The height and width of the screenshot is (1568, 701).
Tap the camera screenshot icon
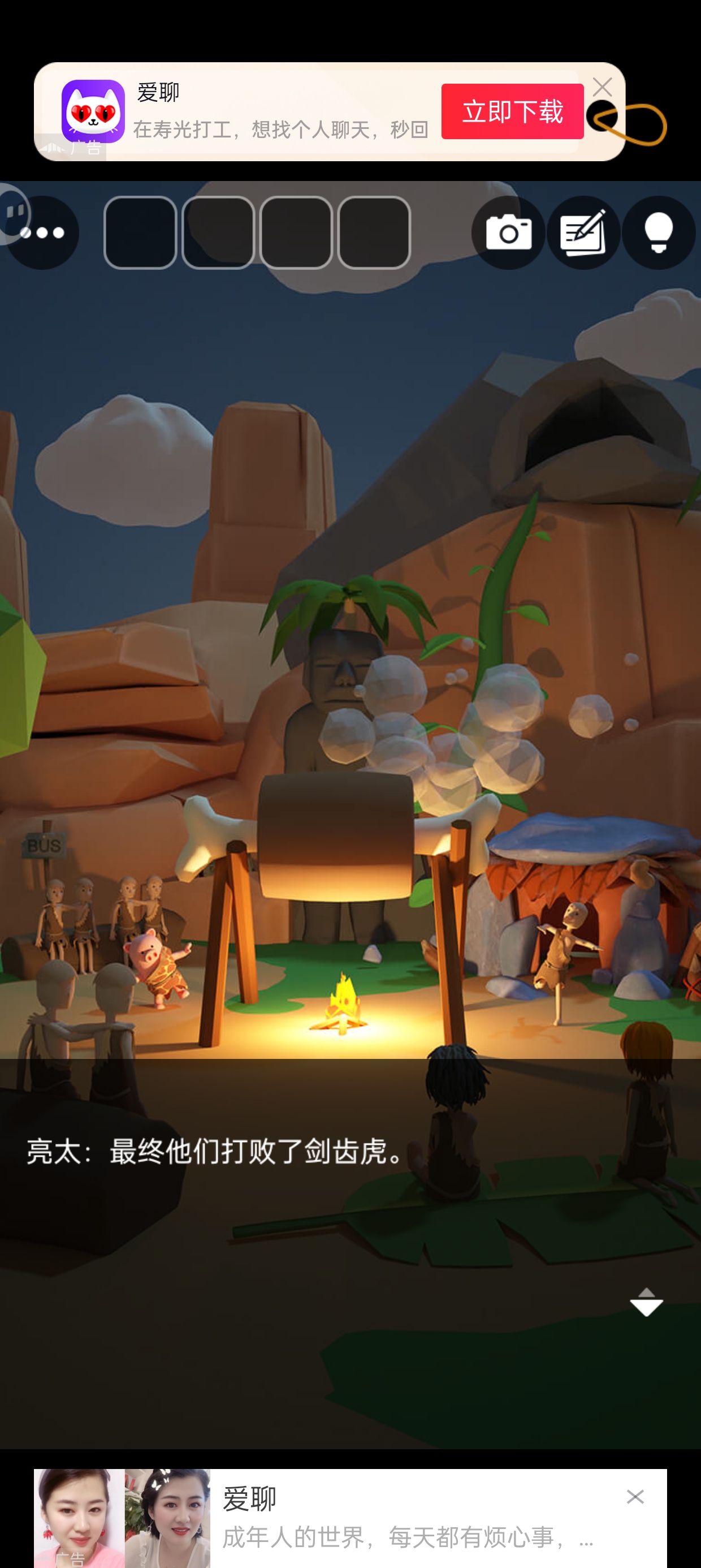[x=508, y=232]
